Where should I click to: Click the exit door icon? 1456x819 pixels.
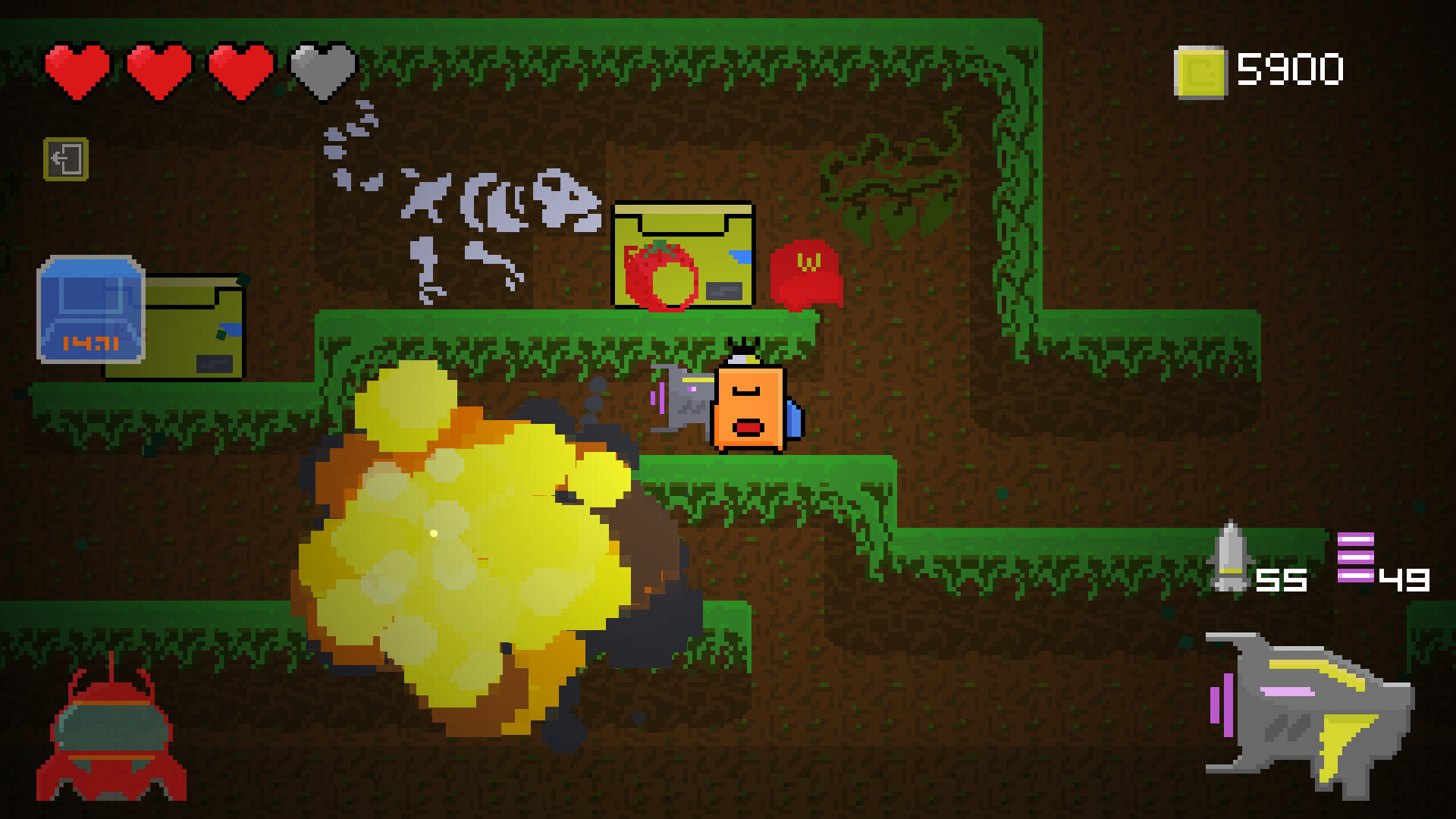[65, 160]
